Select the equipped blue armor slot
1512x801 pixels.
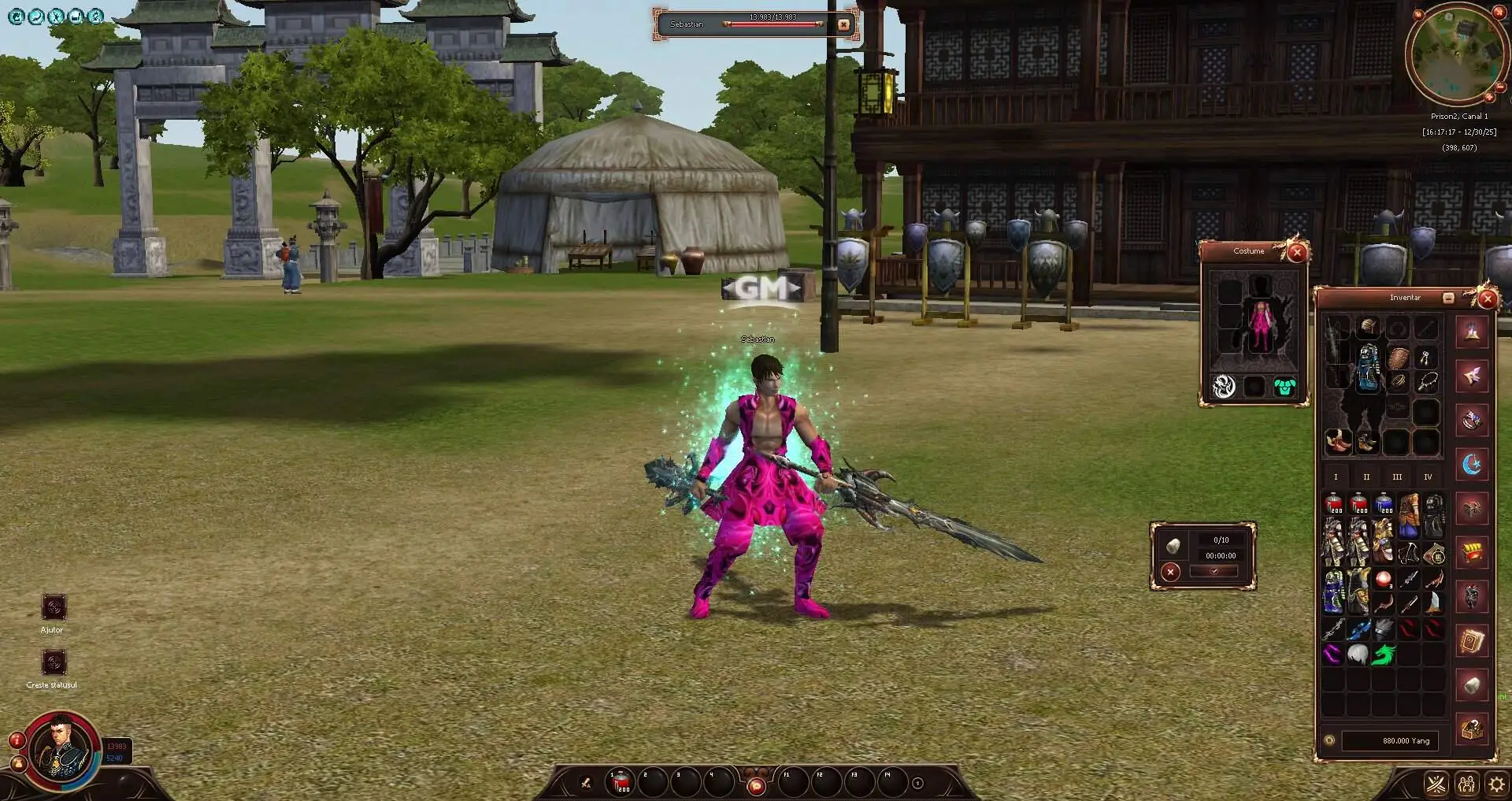(1368, 367)
